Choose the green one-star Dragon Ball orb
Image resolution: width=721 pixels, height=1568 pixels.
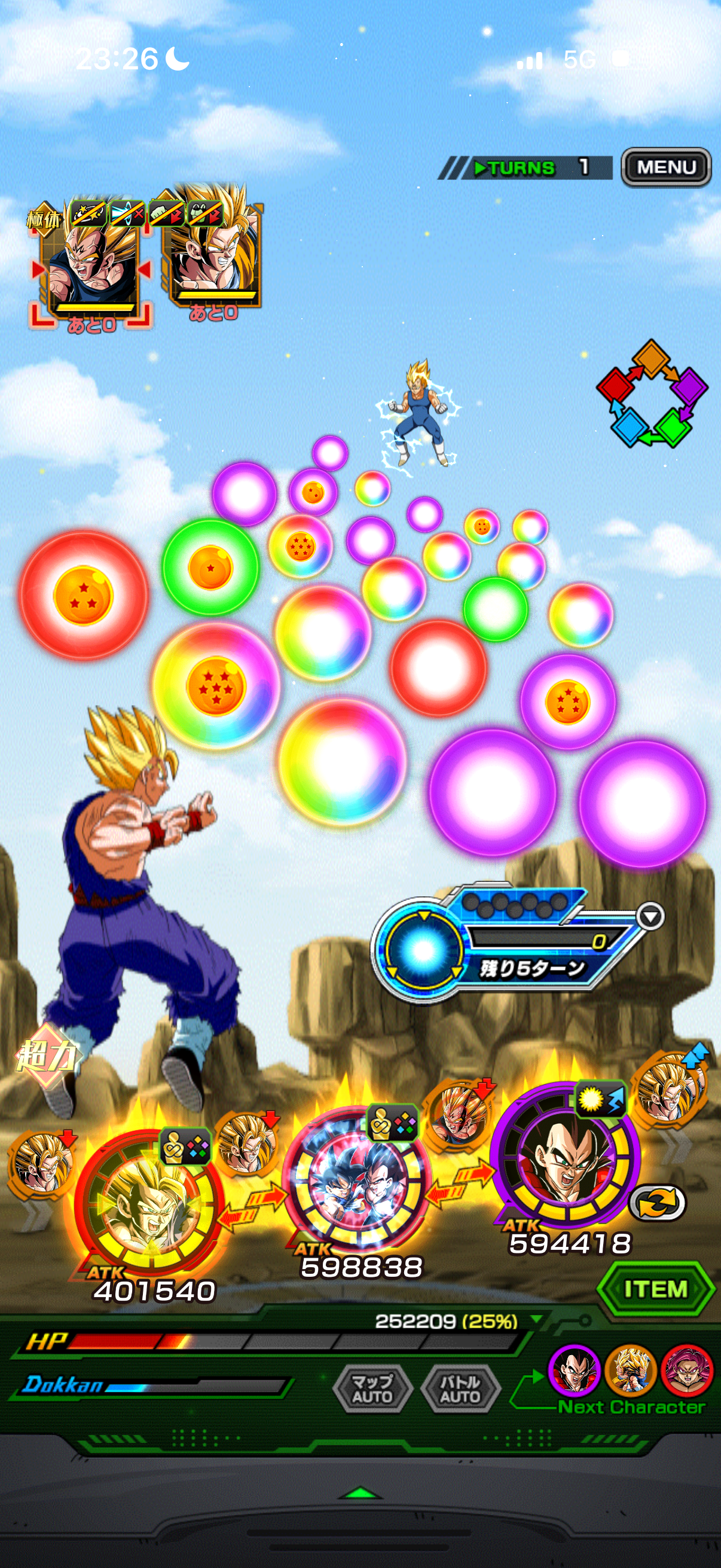210,568
